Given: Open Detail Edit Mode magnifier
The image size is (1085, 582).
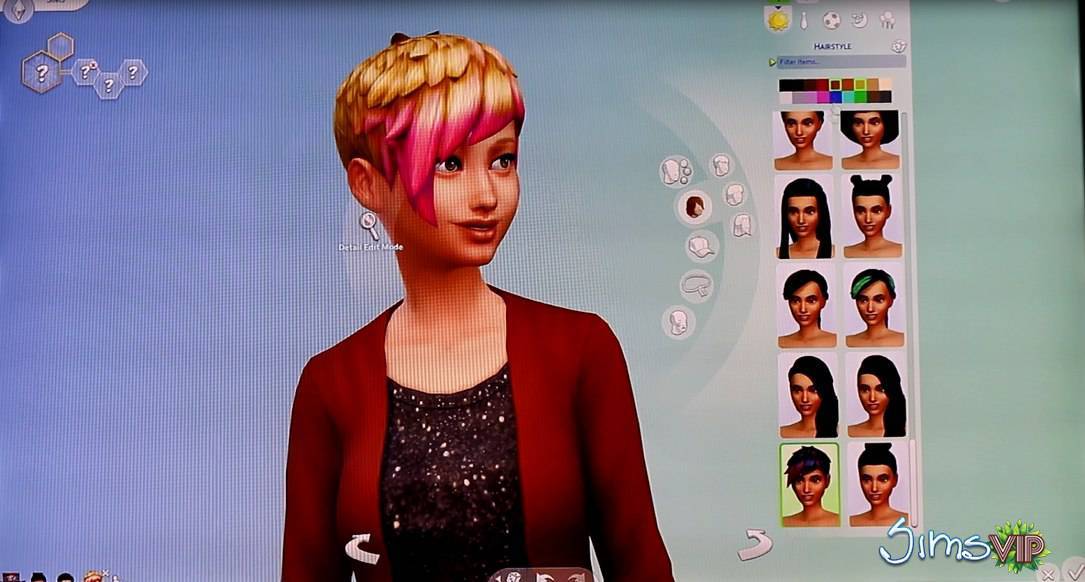Looking at the screenshot, I should 369,224.
